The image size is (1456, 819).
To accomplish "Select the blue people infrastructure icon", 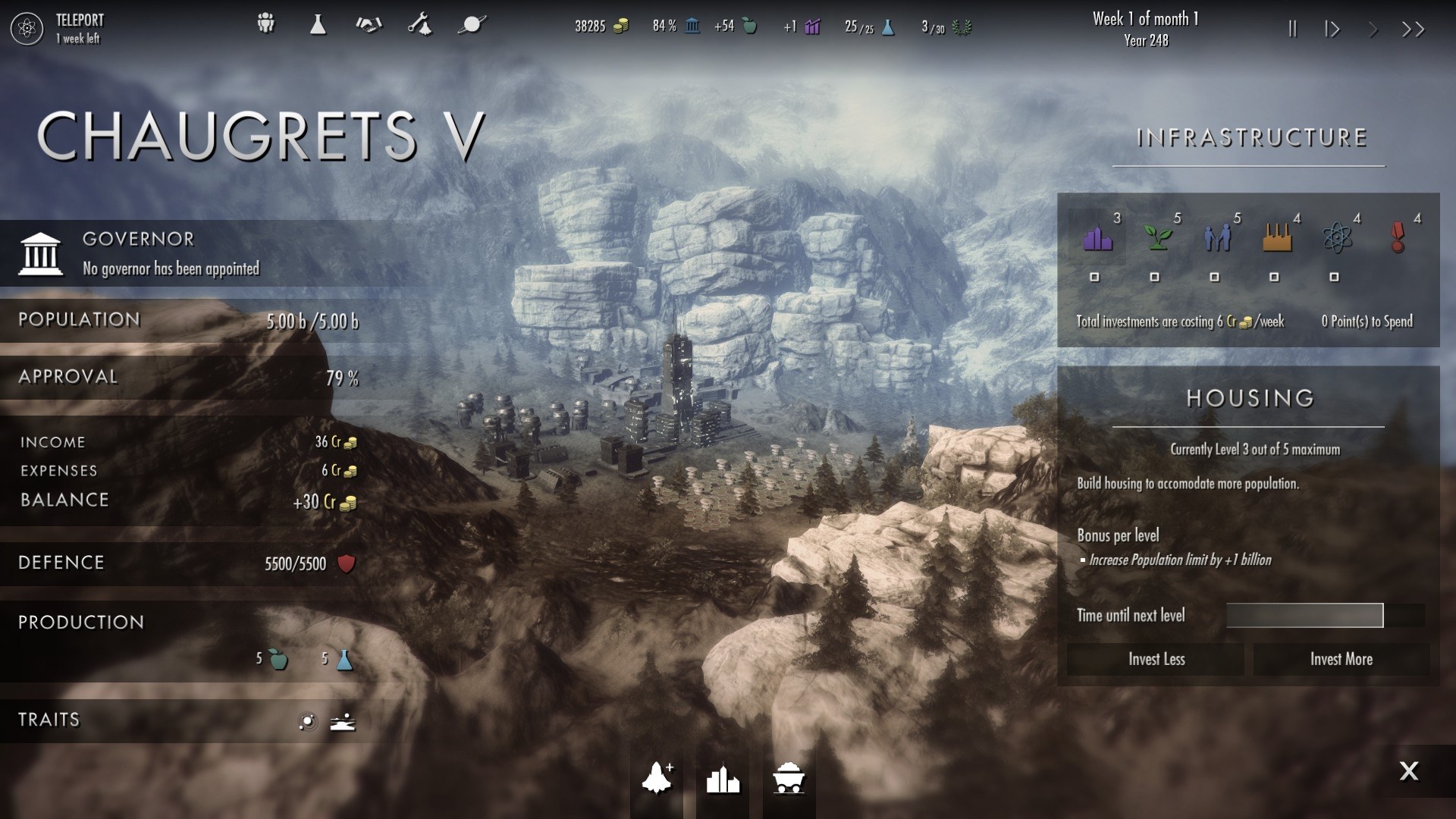I will click(1217, 237).
